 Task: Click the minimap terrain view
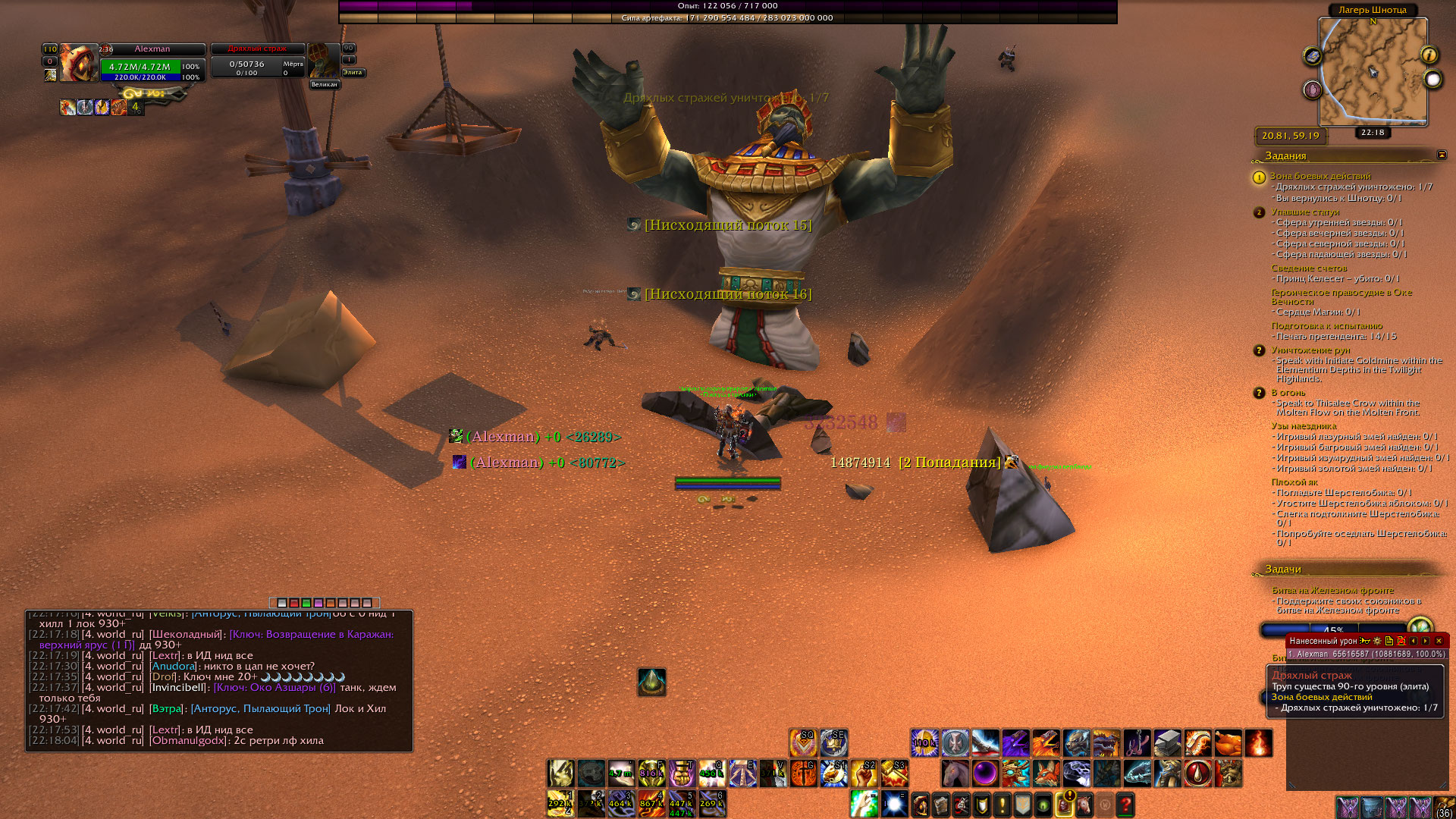(x=1373, y=71)
